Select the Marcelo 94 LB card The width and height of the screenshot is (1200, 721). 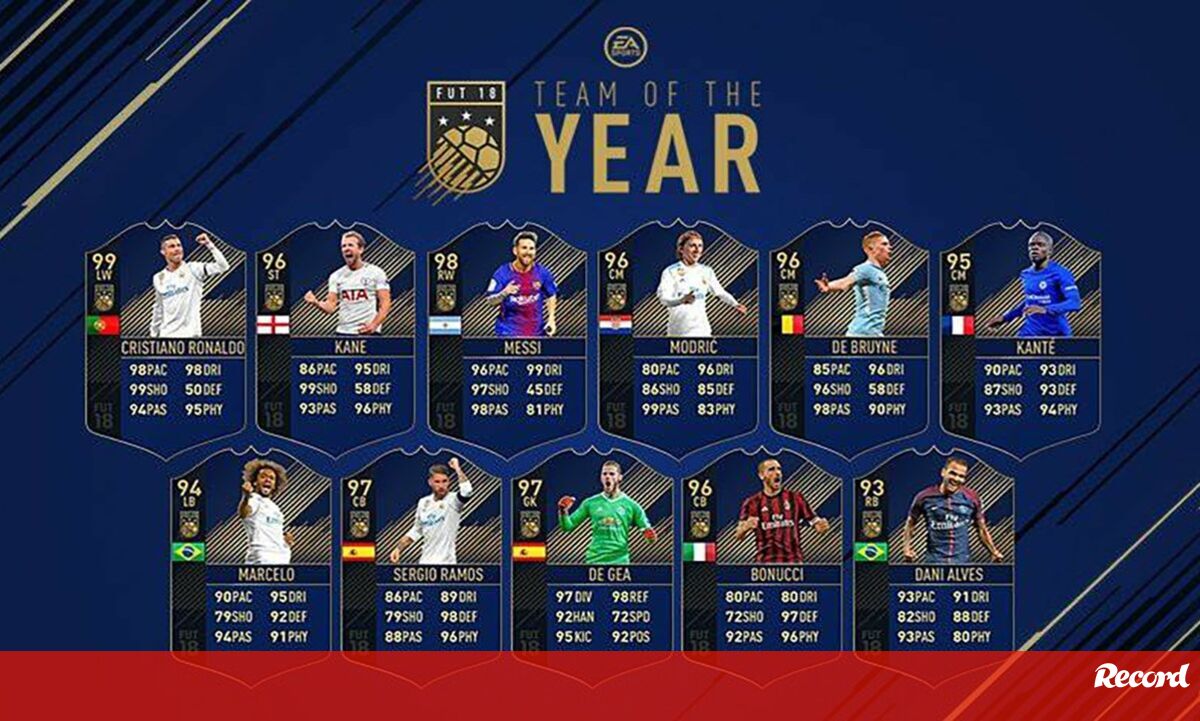pos(250,555)
